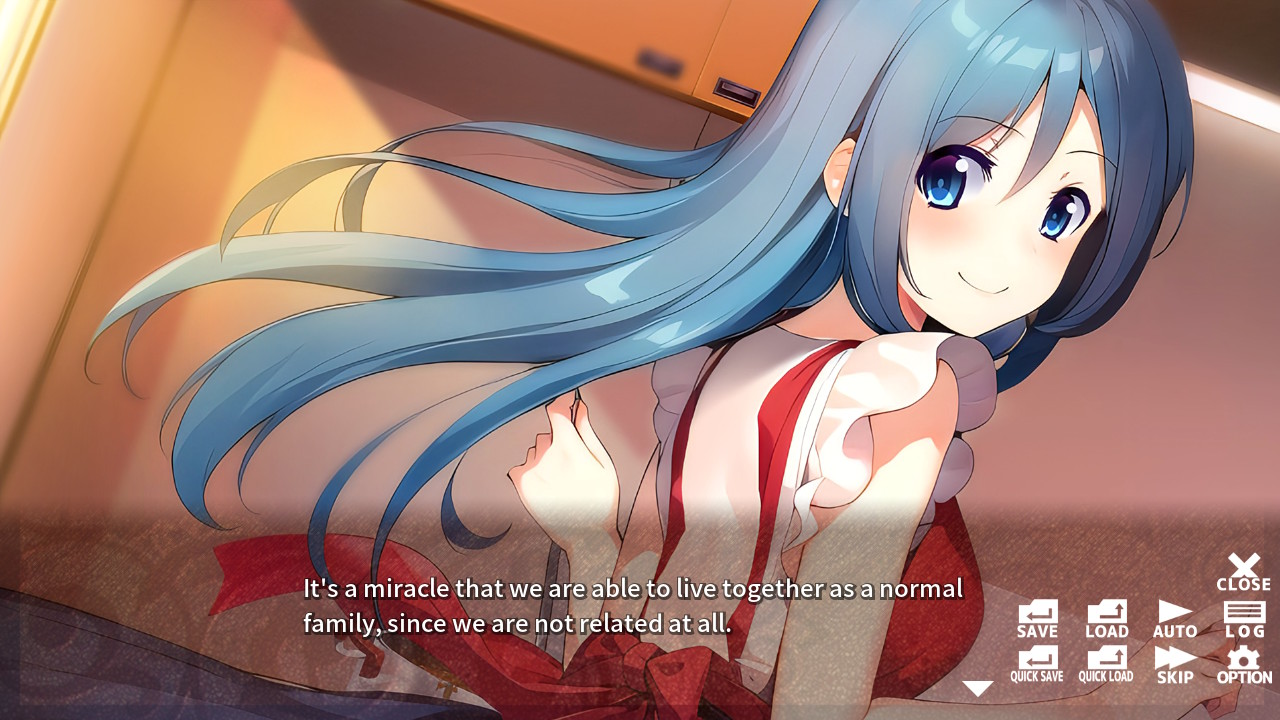This screenshot has width=1280, height=720.
Task: Click the AUTO label text
Action: 1173,631
